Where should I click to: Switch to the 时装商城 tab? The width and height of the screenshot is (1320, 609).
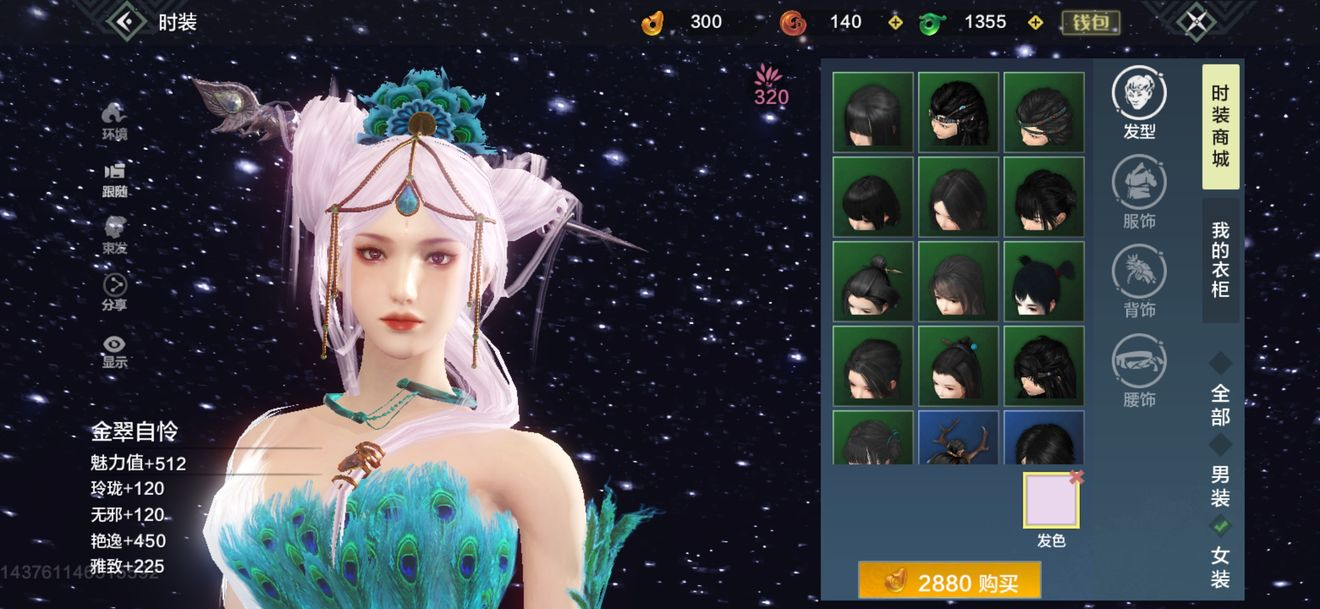1220,126
